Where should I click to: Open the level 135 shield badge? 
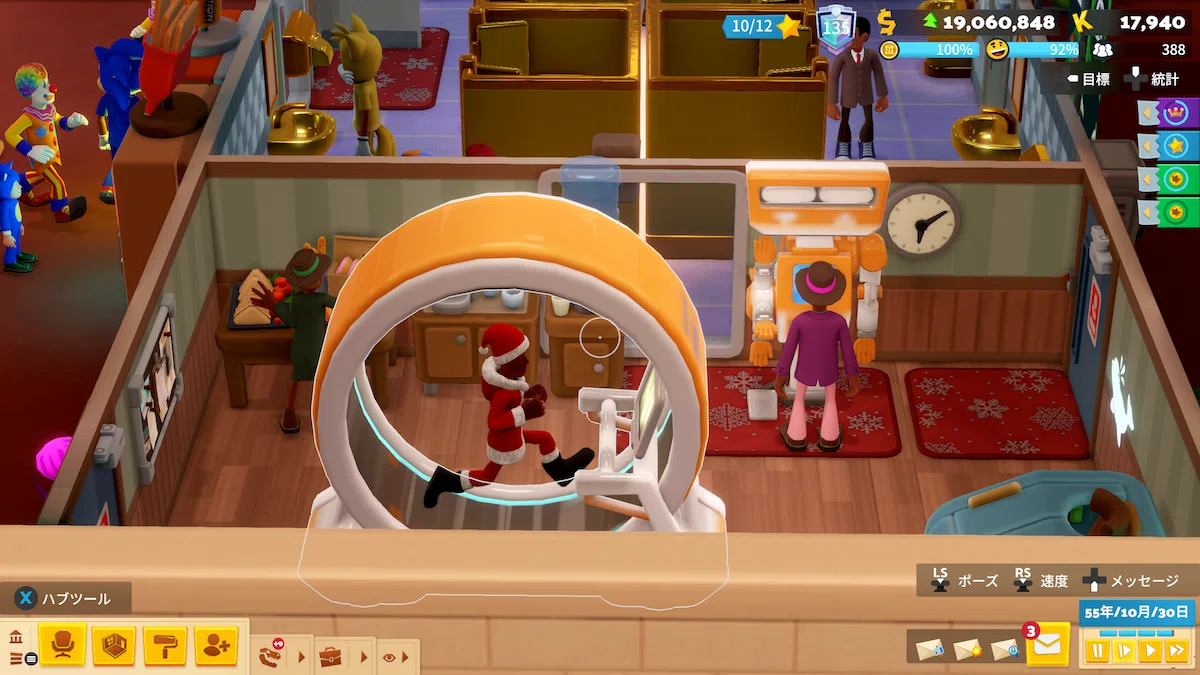[834, 27]
